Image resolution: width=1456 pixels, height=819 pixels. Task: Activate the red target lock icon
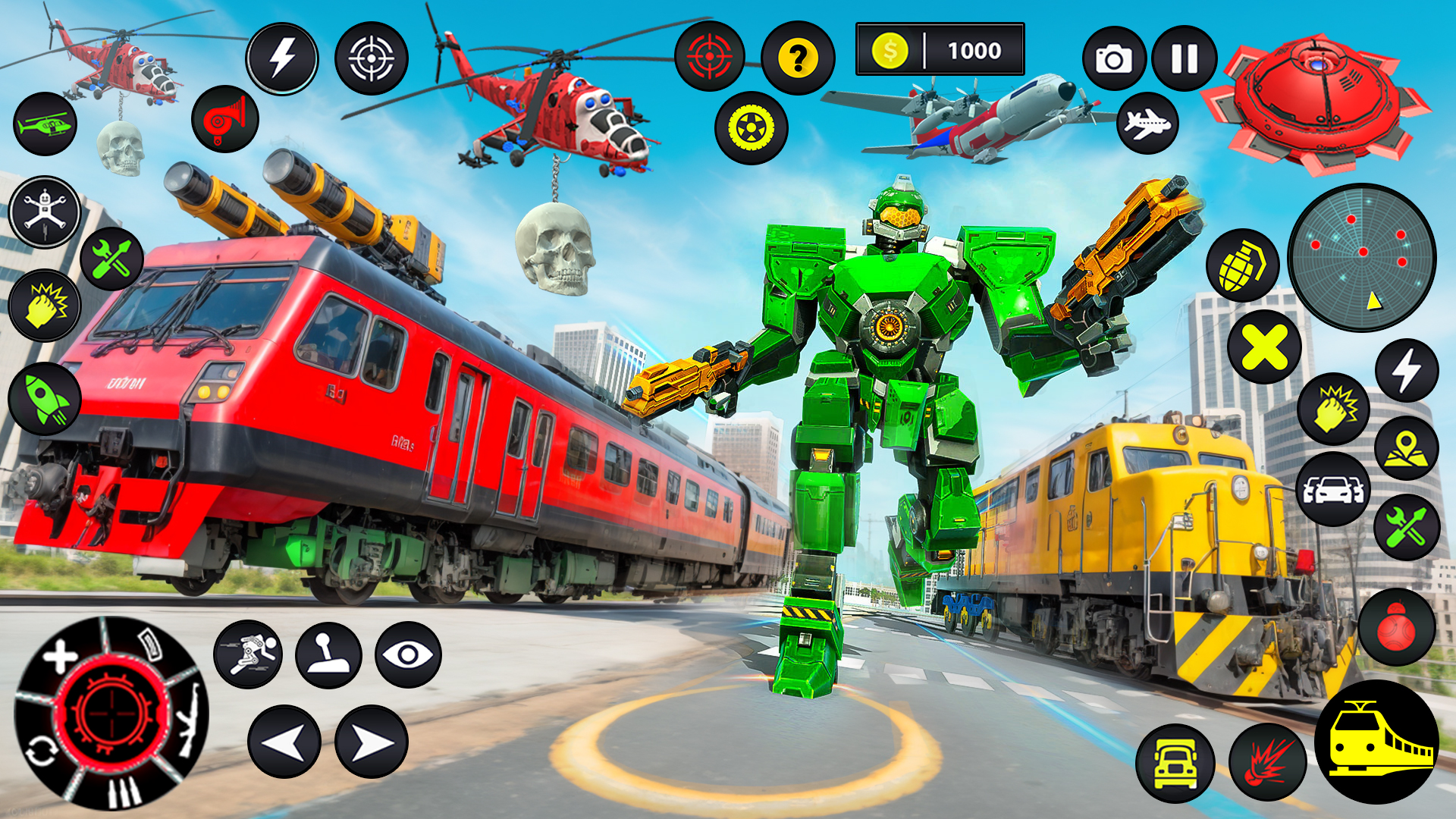click(710, 56)
